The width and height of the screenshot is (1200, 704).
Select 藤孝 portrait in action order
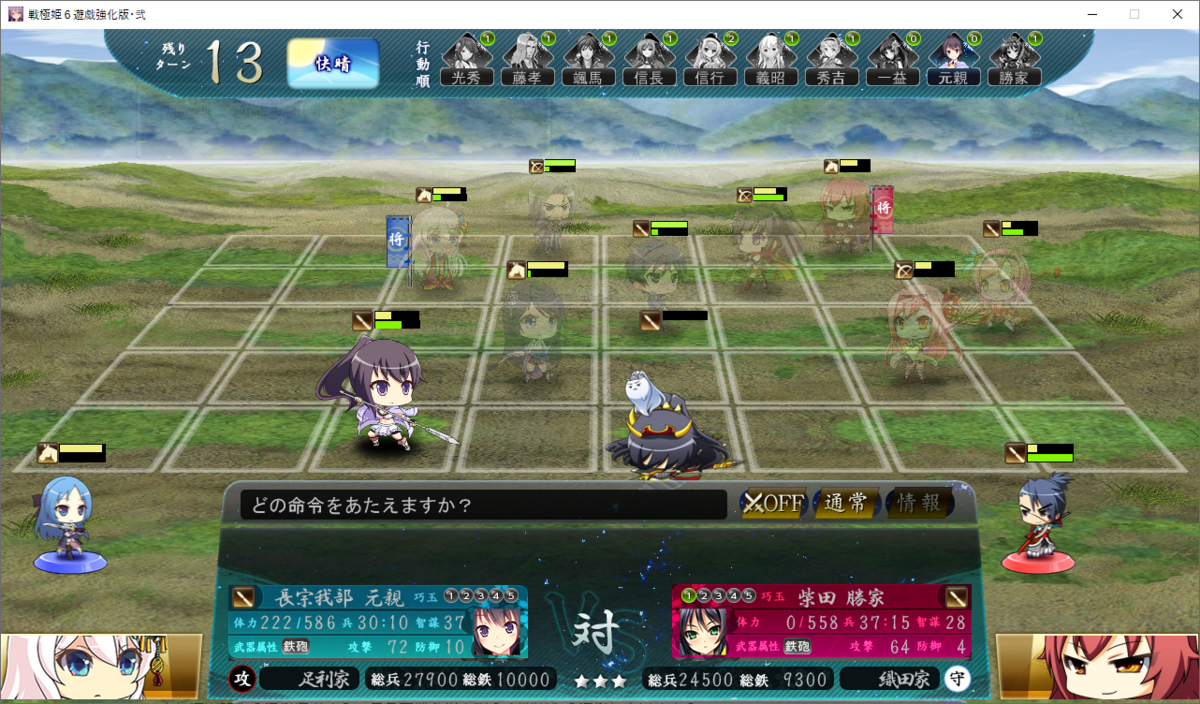527,60
